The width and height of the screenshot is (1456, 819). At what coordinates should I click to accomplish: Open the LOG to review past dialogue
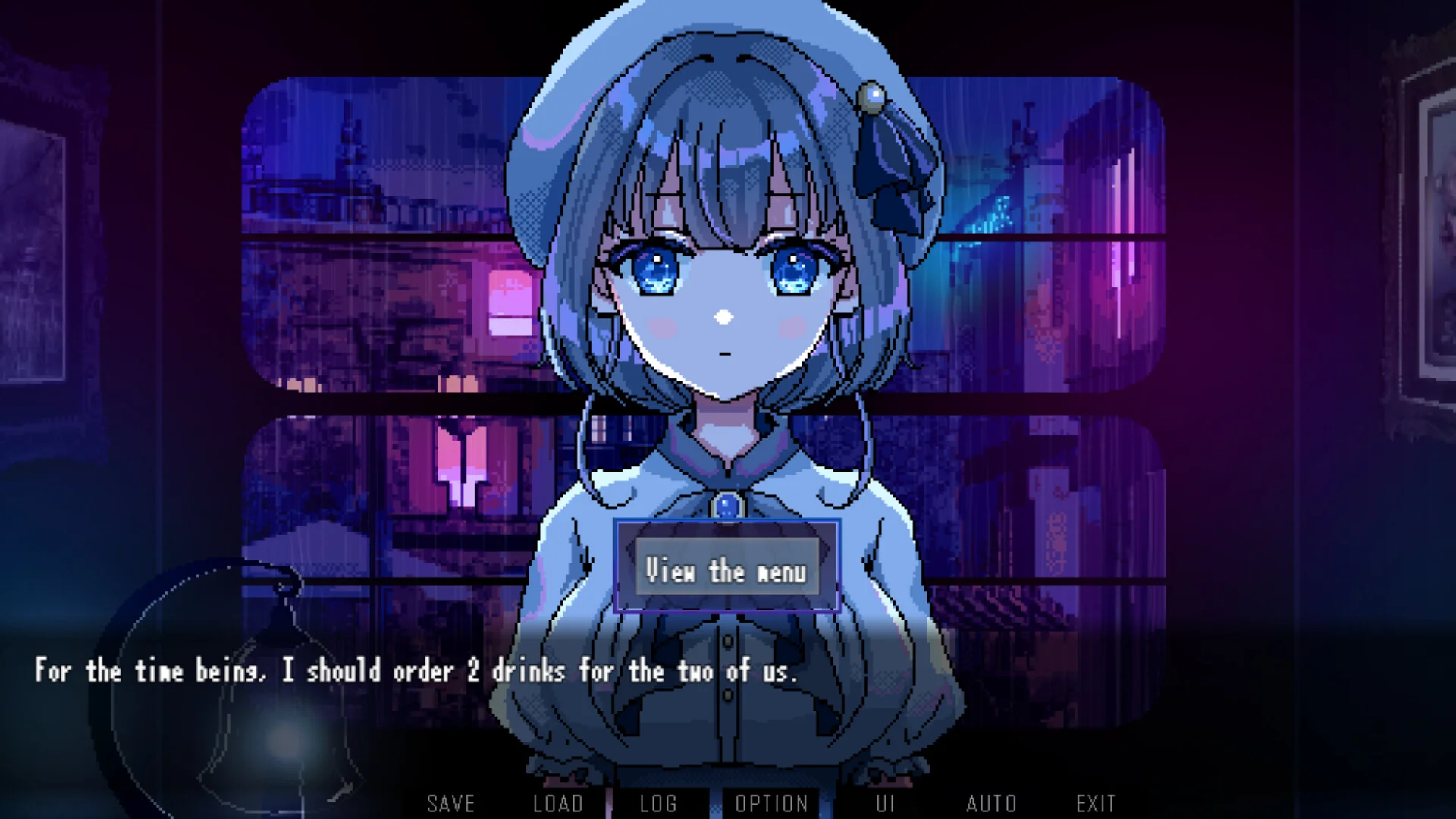point(659,803)
